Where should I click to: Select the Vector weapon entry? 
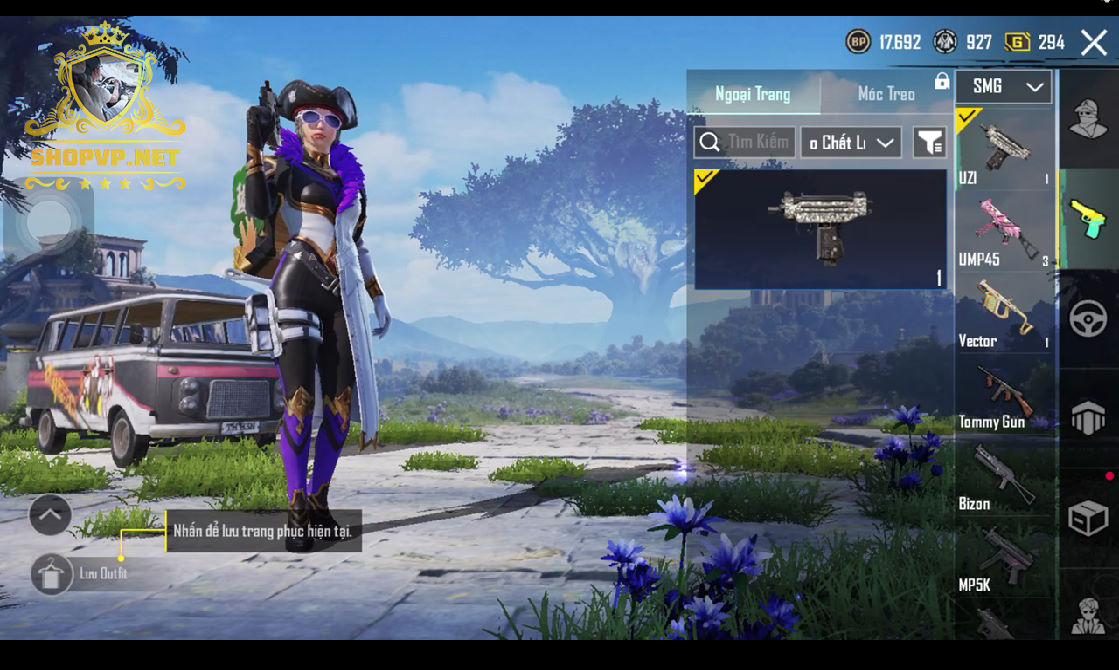1004,313
